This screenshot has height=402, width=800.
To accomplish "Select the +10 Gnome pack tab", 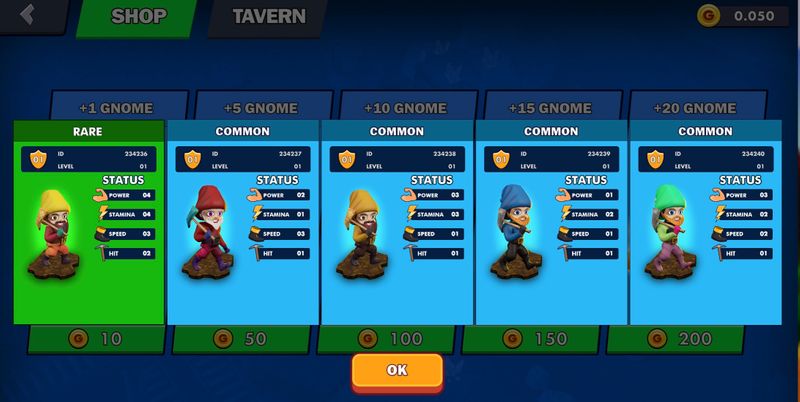I will pyautogui.click(x=405, y=106).
